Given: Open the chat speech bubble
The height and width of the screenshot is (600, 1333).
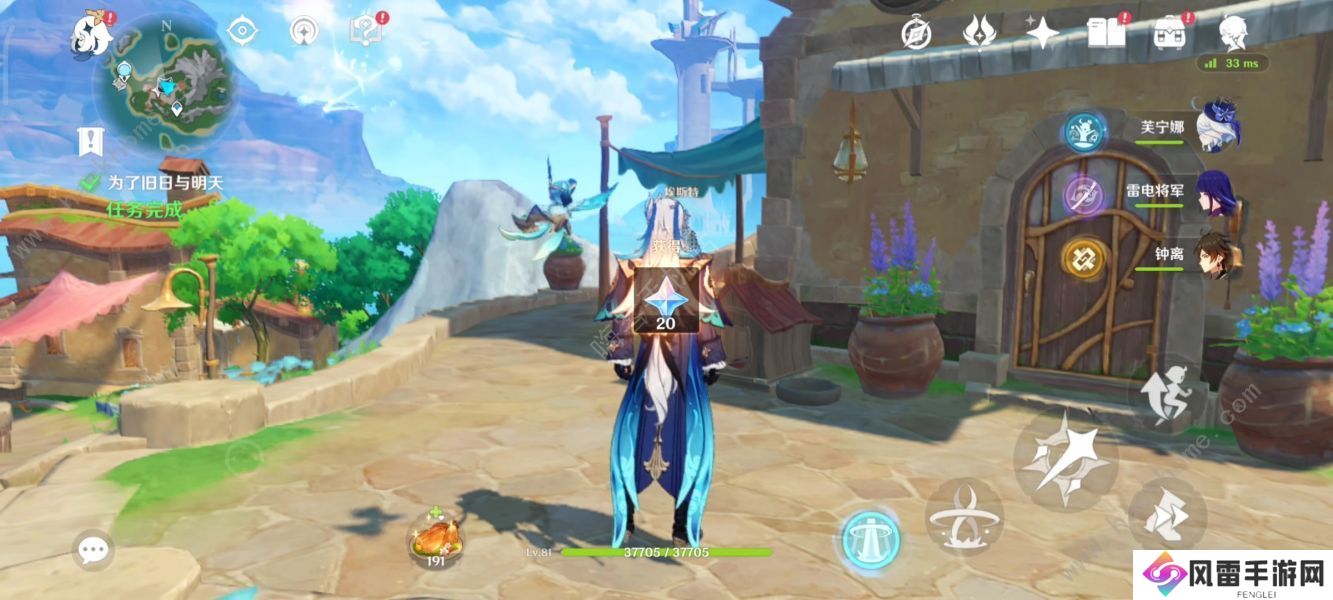Looking at the screenshot, I should tap(93, 549).
